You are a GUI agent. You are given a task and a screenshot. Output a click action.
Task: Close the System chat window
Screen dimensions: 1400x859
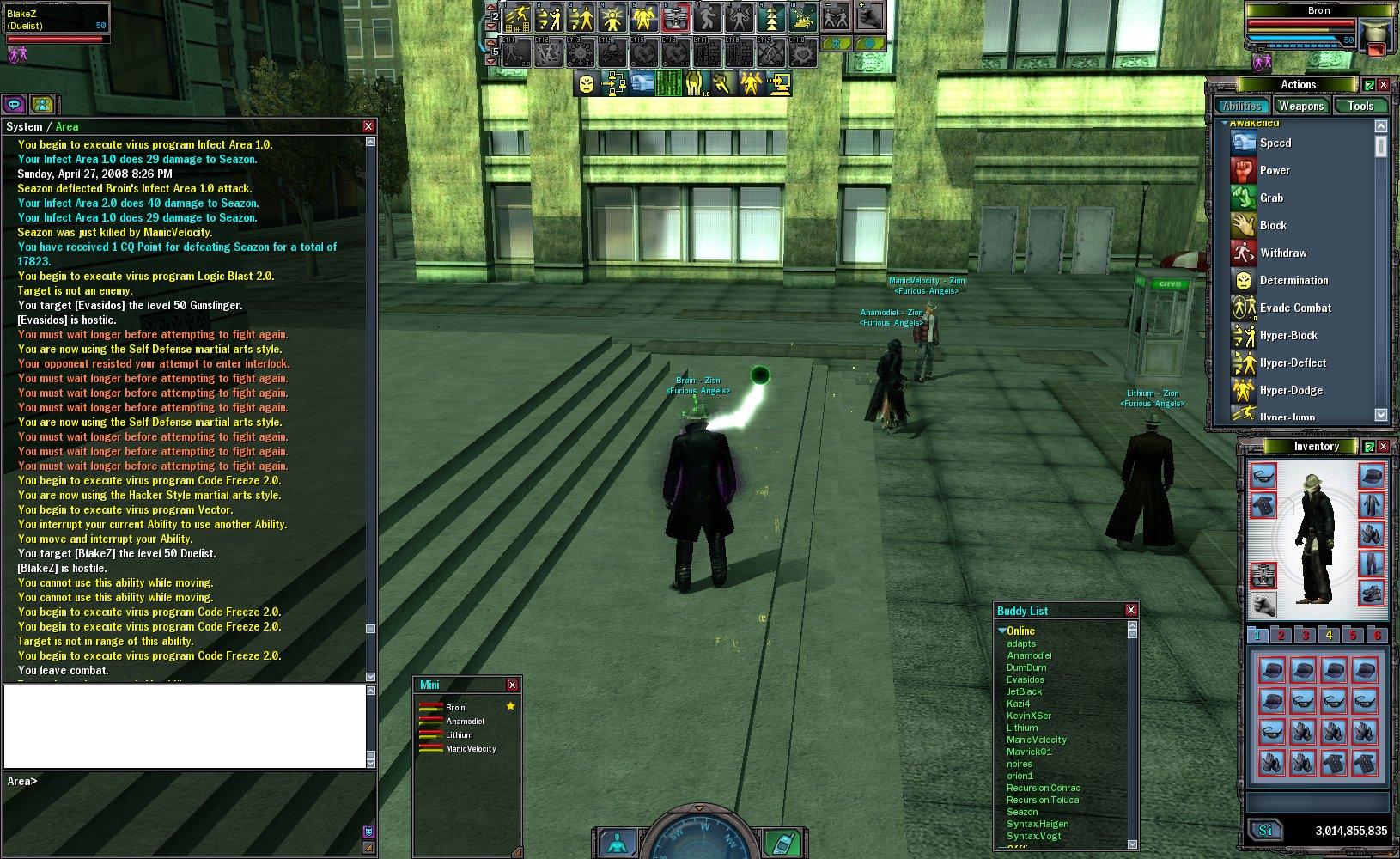click(368, 126)
